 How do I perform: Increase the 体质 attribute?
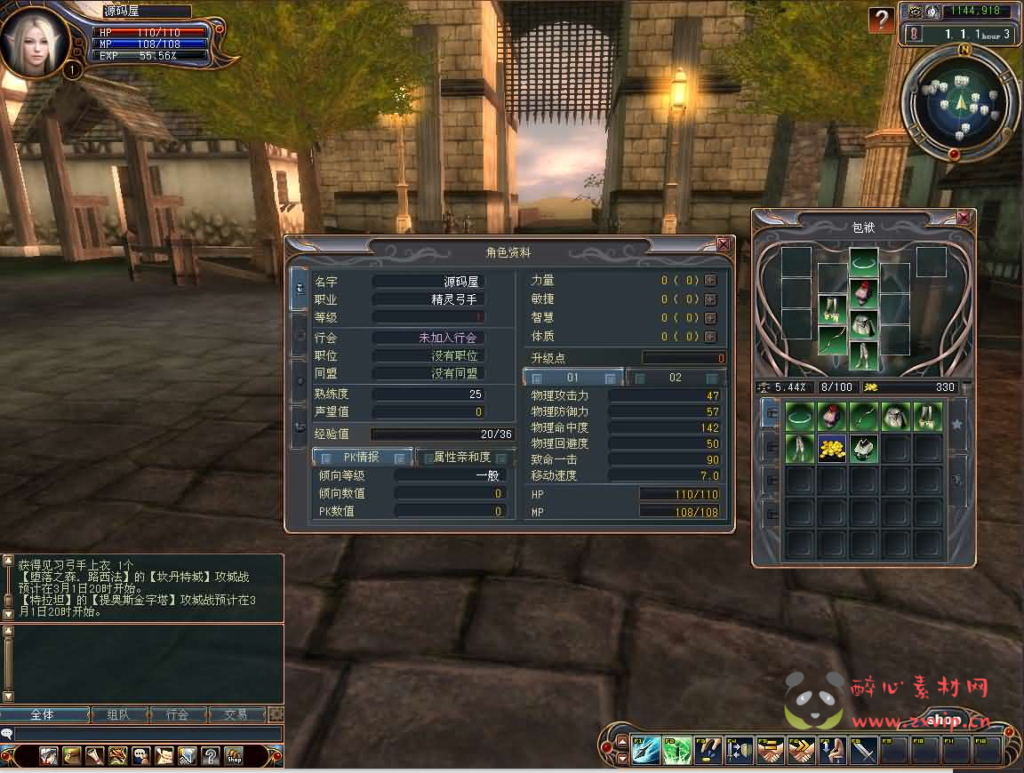710,337
